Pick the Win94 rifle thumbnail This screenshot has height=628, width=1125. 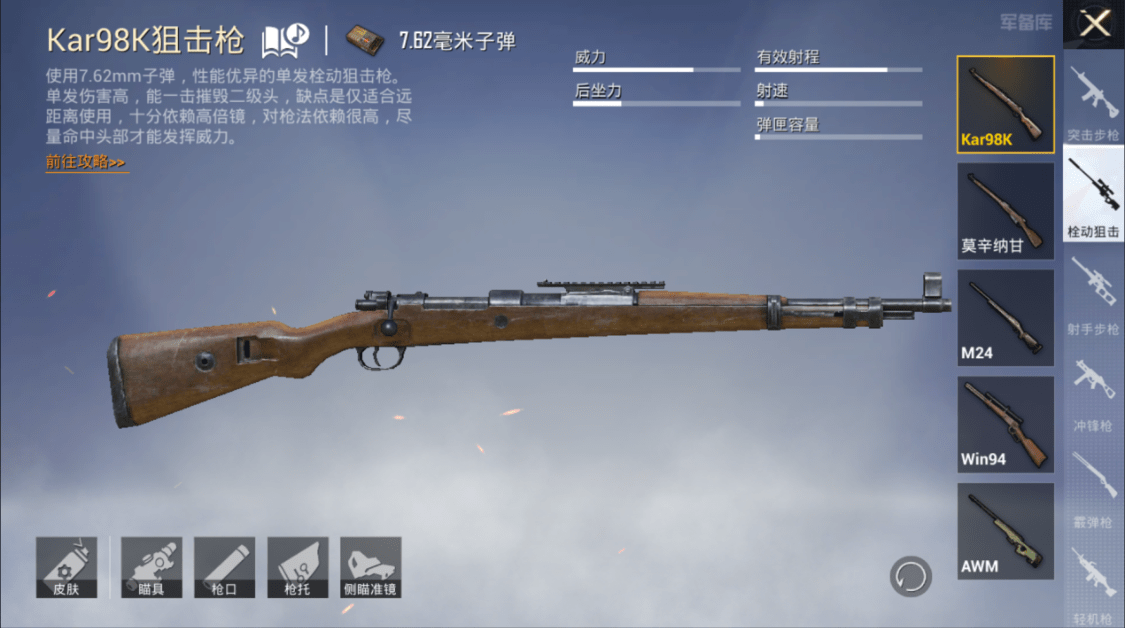click(x=1005, y=424)
